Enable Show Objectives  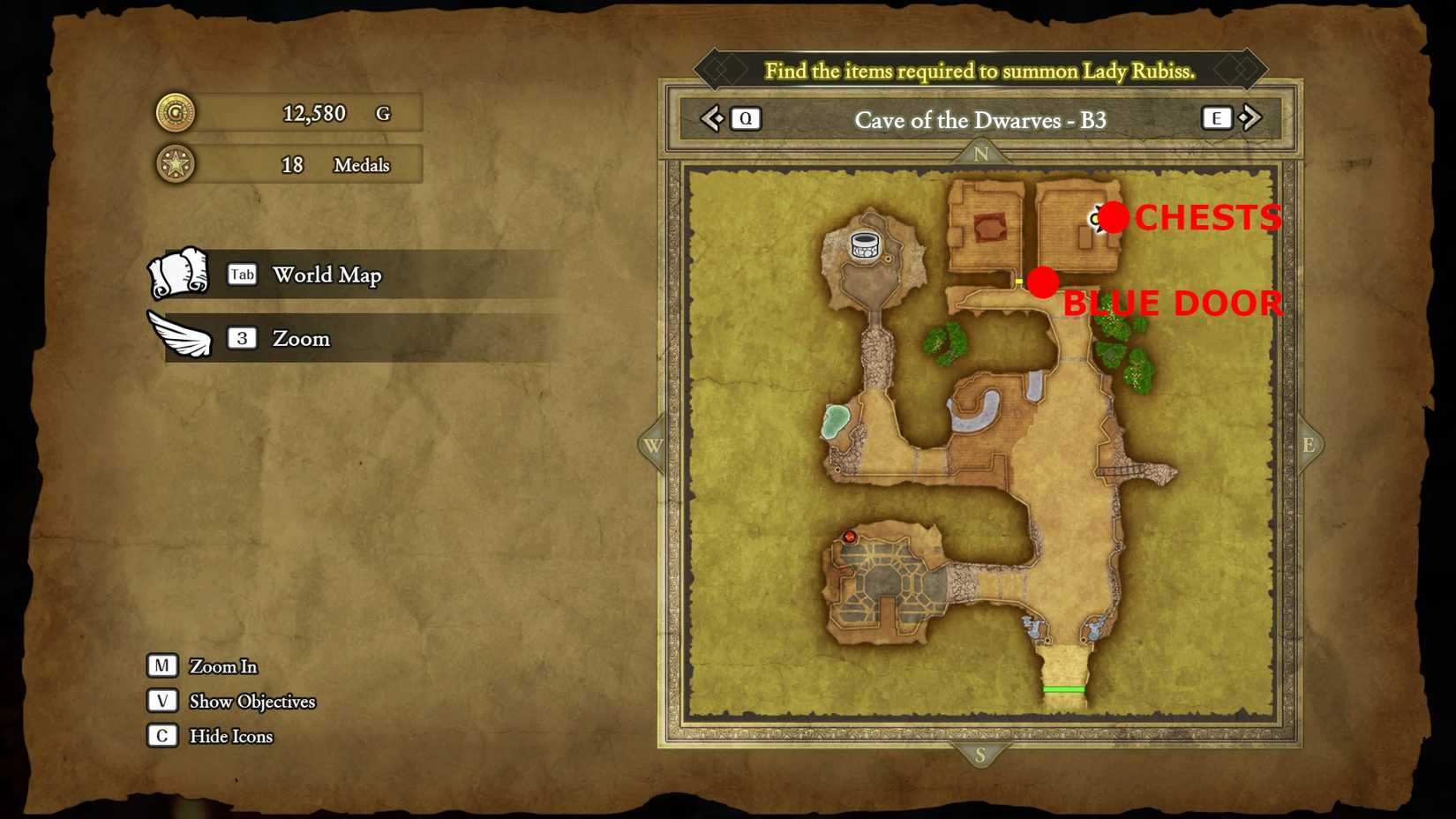[161, 701]
